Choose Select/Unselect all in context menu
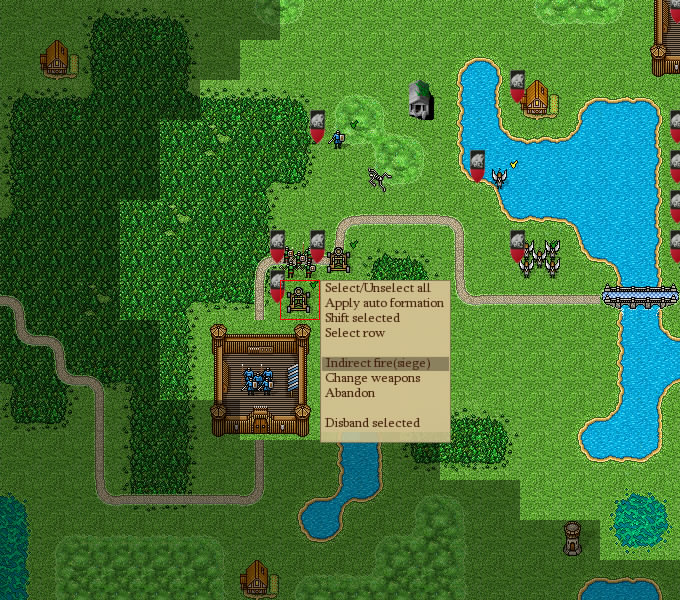Screen dimensions: 680x600 [377, 288]
